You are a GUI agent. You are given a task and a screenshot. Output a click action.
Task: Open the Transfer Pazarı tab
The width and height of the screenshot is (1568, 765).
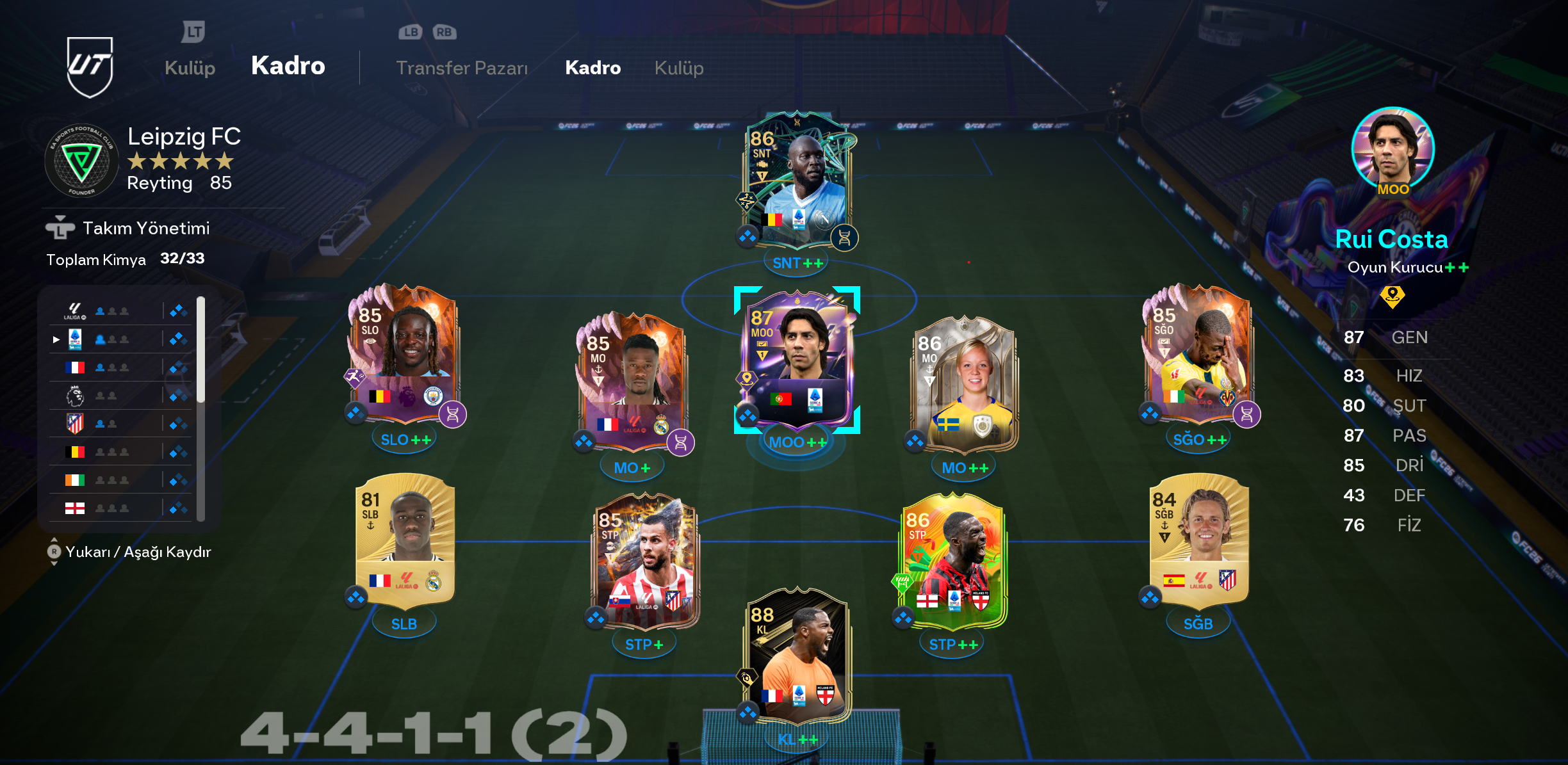(461, 68)
